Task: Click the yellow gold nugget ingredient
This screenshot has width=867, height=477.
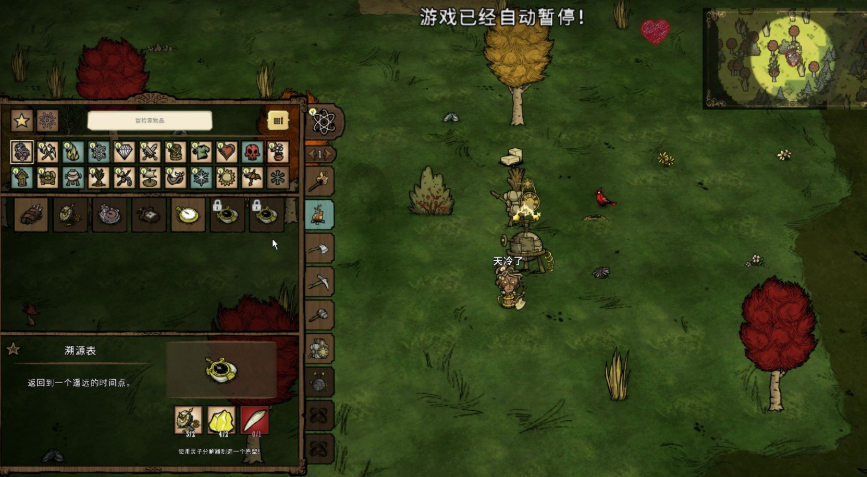Action: coord(220,419)
